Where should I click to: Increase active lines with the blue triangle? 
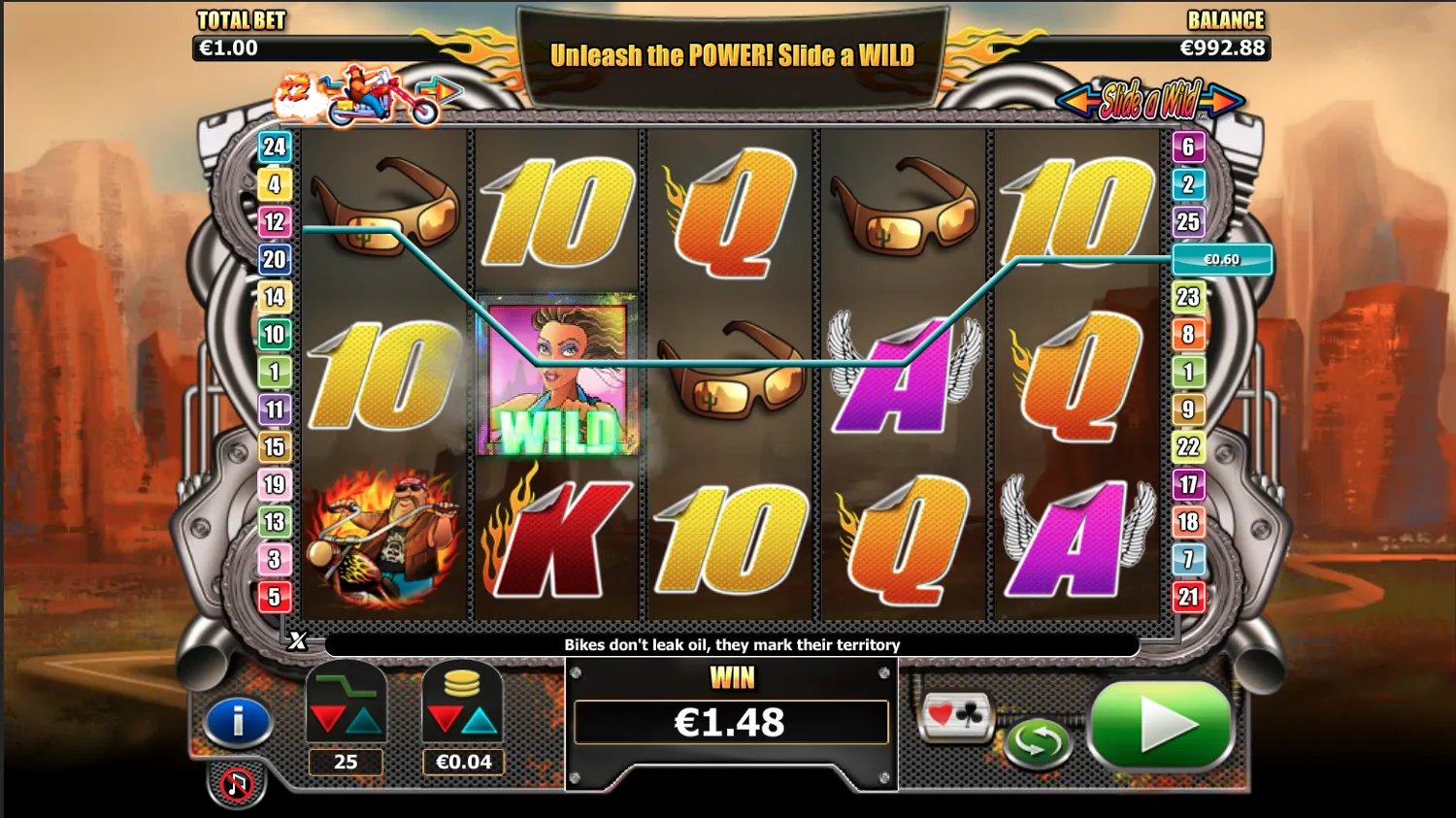tap(363, 721)
